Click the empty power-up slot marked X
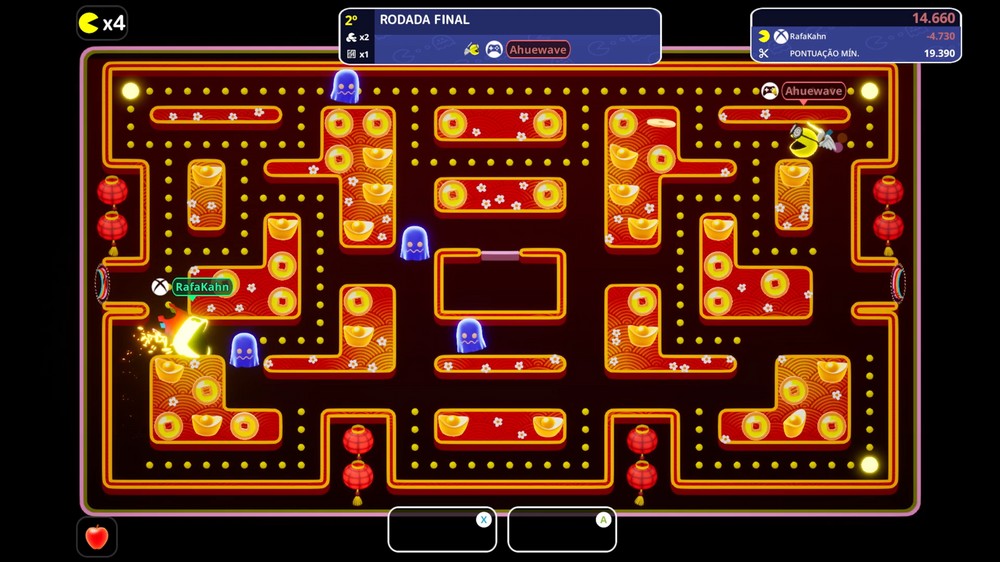Viewport: 1000px width, 562px height. [442, 530]
